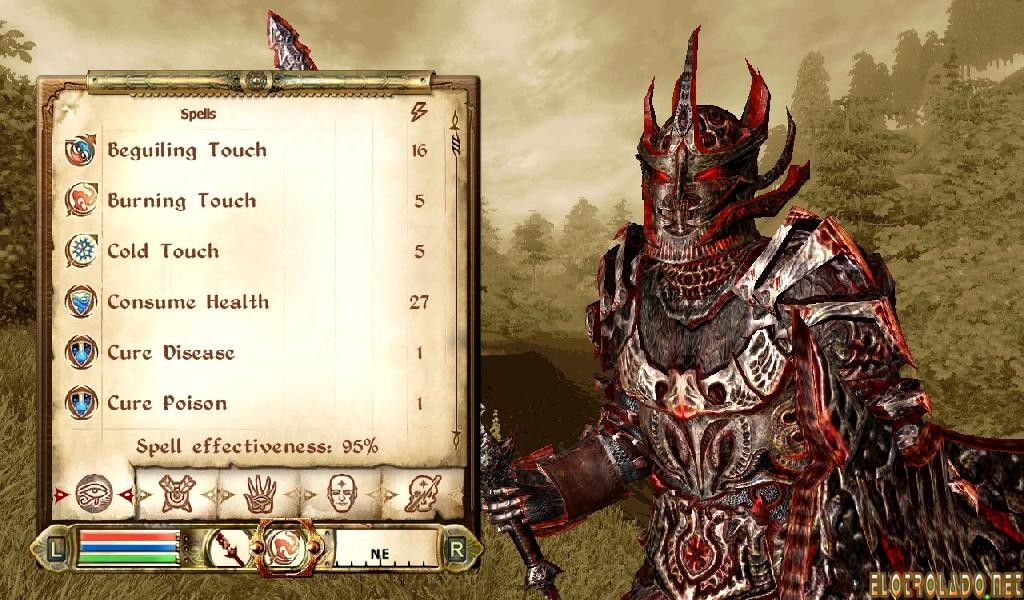
Task: Select Consume Health spell row
Action: tap(188, 302)
